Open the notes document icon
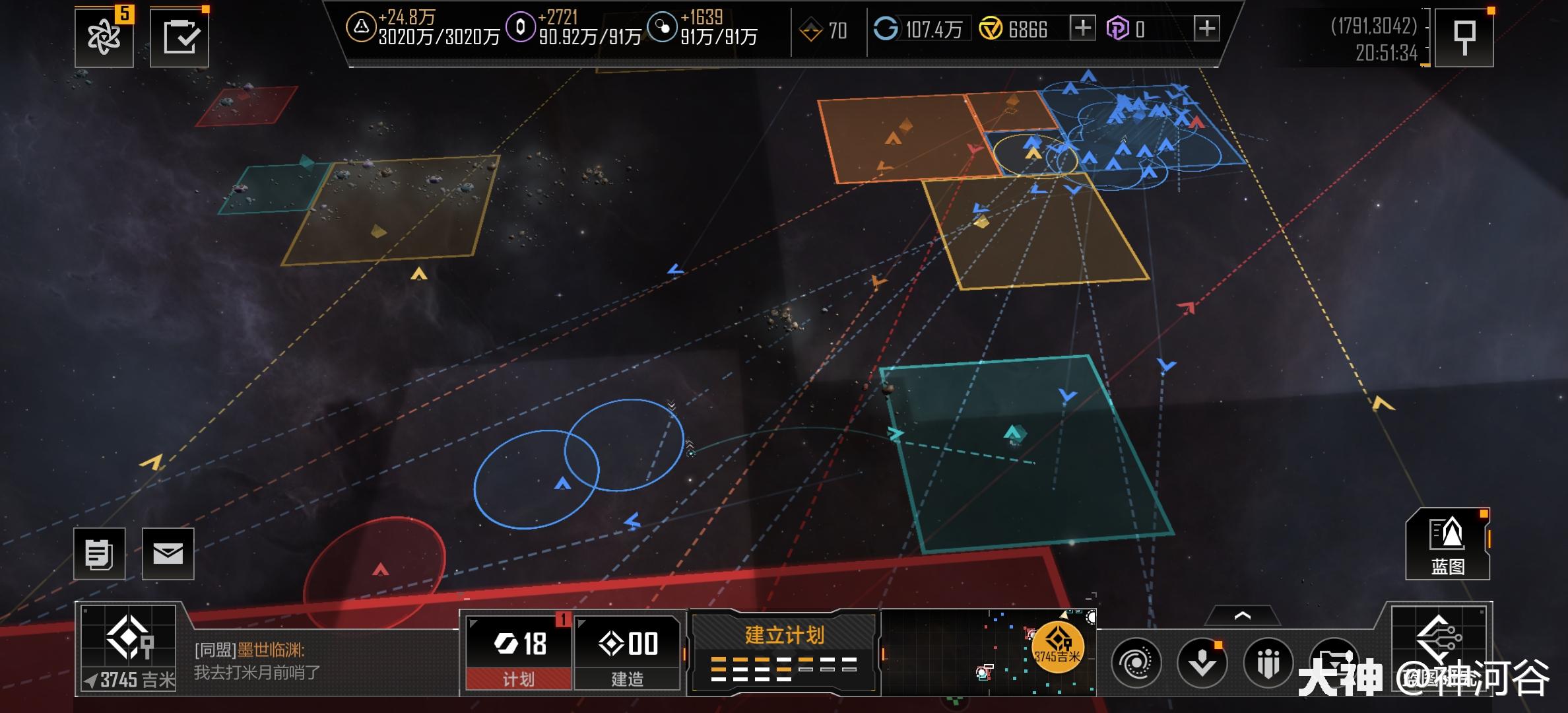 tap(100, 554)
